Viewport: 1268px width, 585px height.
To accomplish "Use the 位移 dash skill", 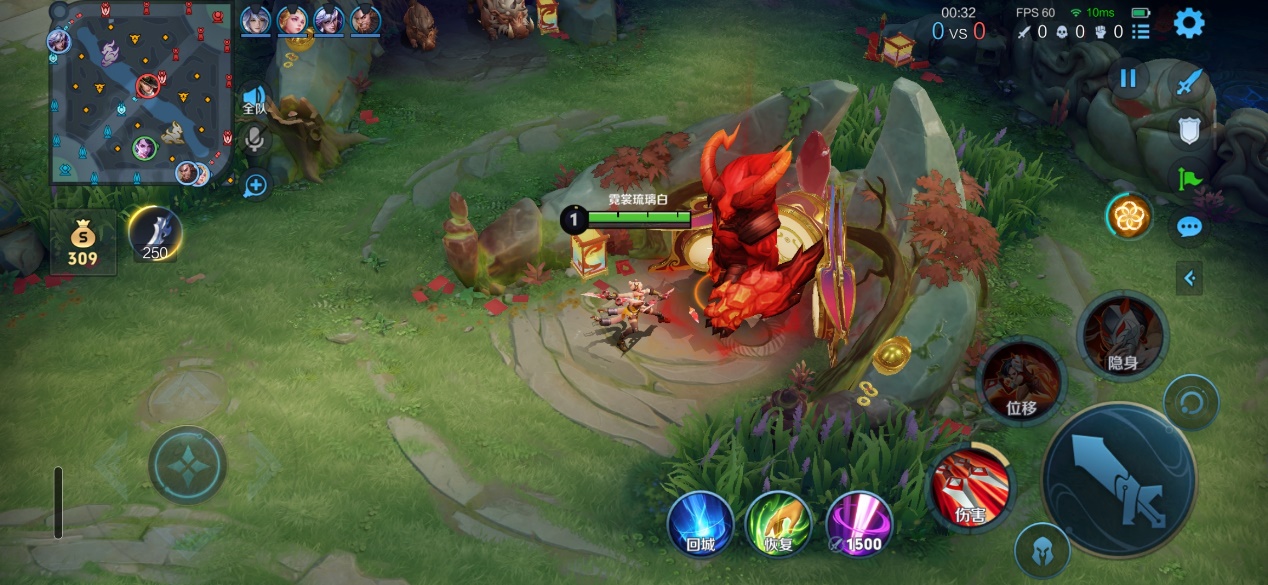I will [1021, 381].
